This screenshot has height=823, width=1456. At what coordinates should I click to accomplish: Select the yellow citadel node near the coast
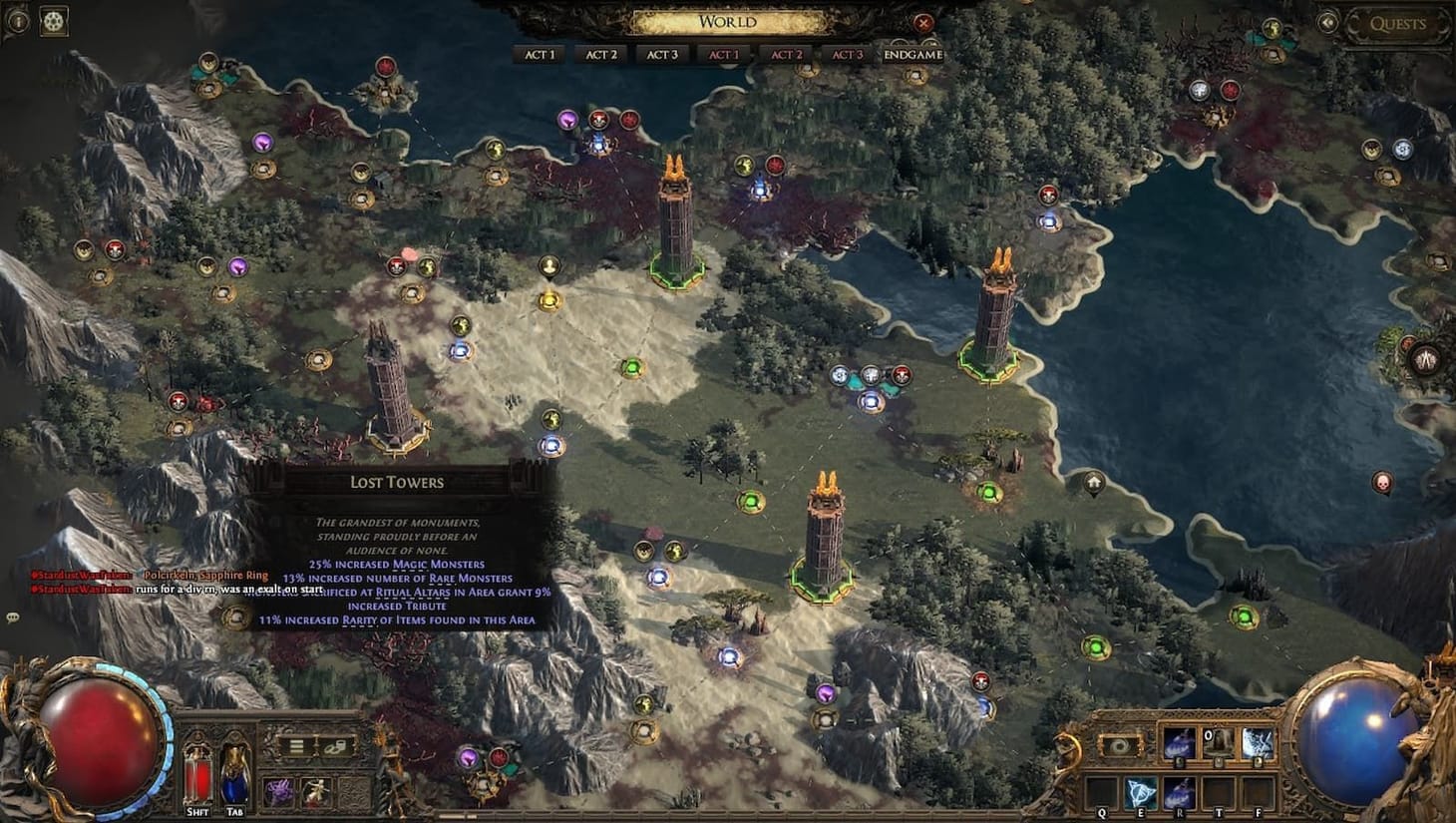click(x=548, y=298)
